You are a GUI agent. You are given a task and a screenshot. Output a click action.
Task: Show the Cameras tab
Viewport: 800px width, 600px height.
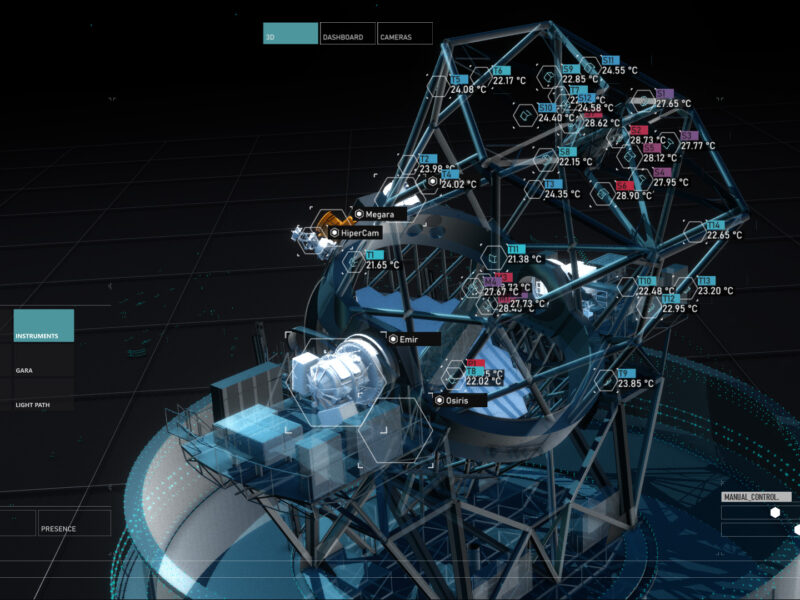coord(405,34)
